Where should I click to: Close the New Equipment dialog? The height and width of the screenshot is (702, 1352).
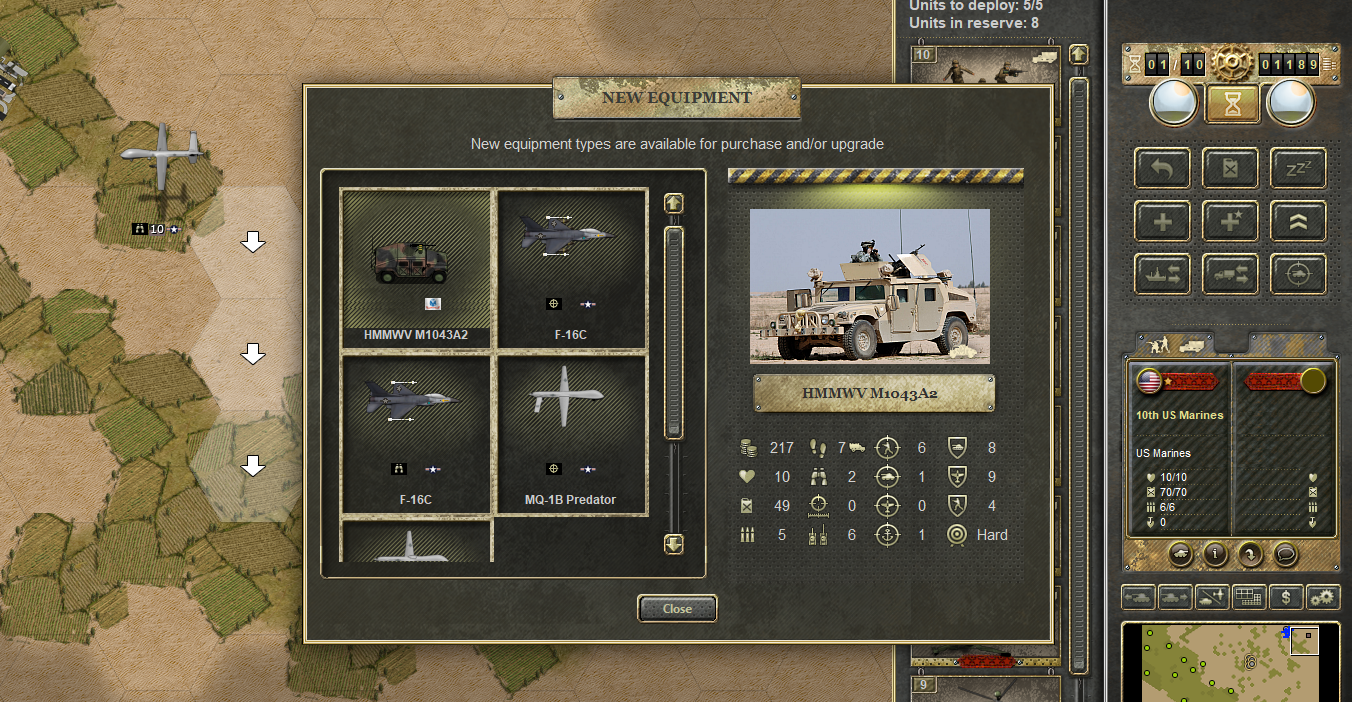coord(677,608)
